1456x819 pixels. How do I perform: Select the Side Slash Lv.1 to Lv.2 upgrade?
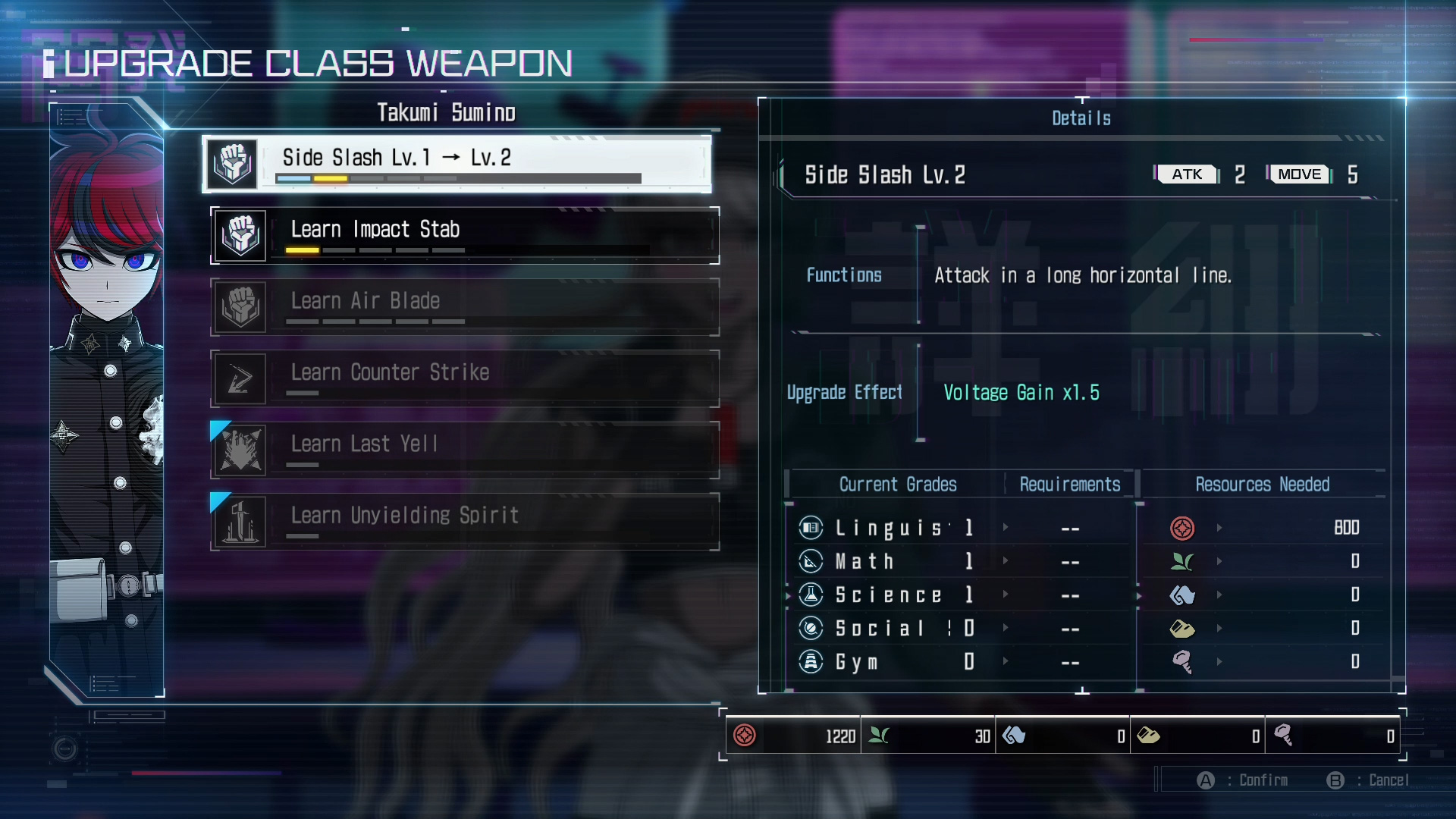pyautogui.click(x=457, y=163)
